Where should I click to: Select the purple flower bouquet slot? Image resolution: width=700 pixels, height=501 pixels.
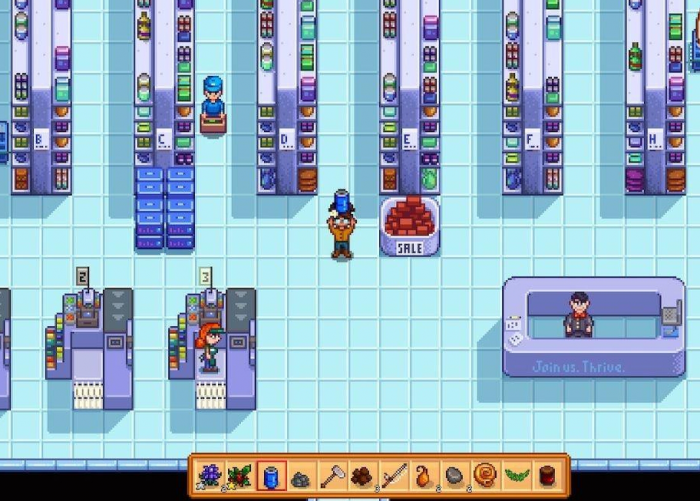pos(210,476)
